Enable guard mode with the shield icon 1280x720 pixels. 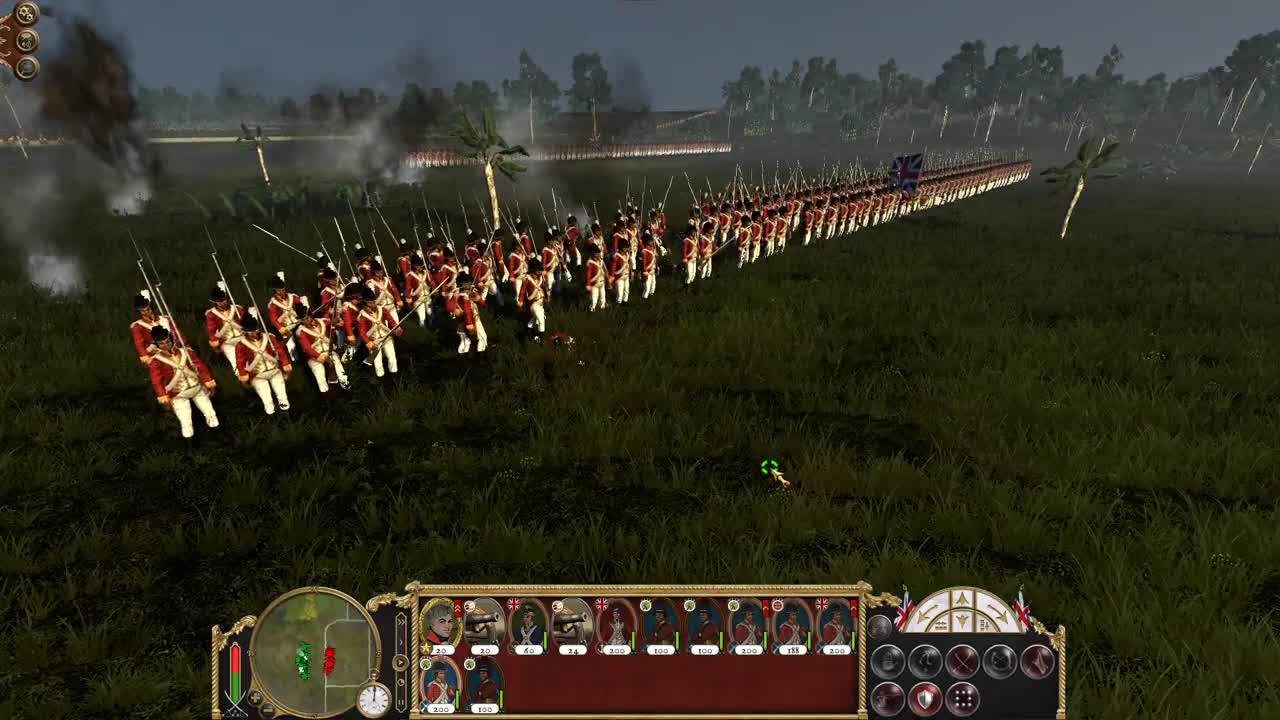click(x=925, y=698)
